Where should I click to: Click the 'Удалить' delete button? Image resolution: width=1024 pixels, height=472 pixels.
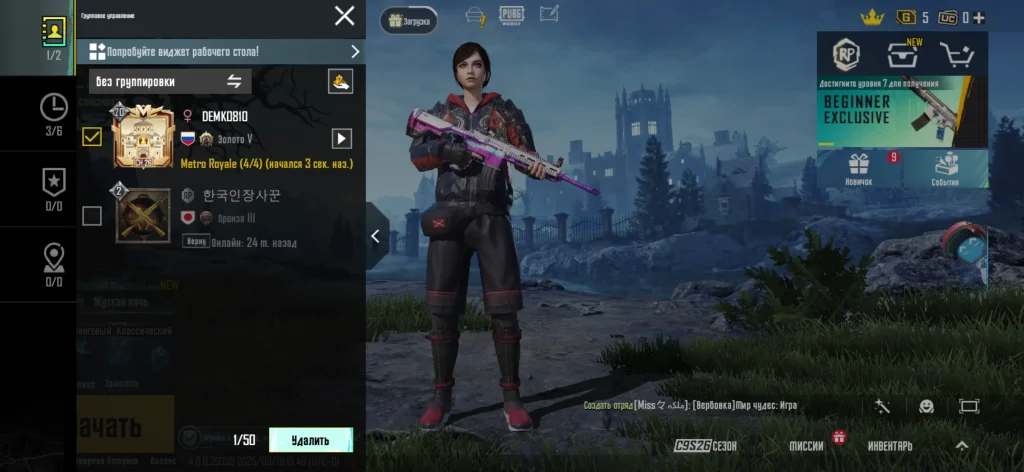[310, 440]
